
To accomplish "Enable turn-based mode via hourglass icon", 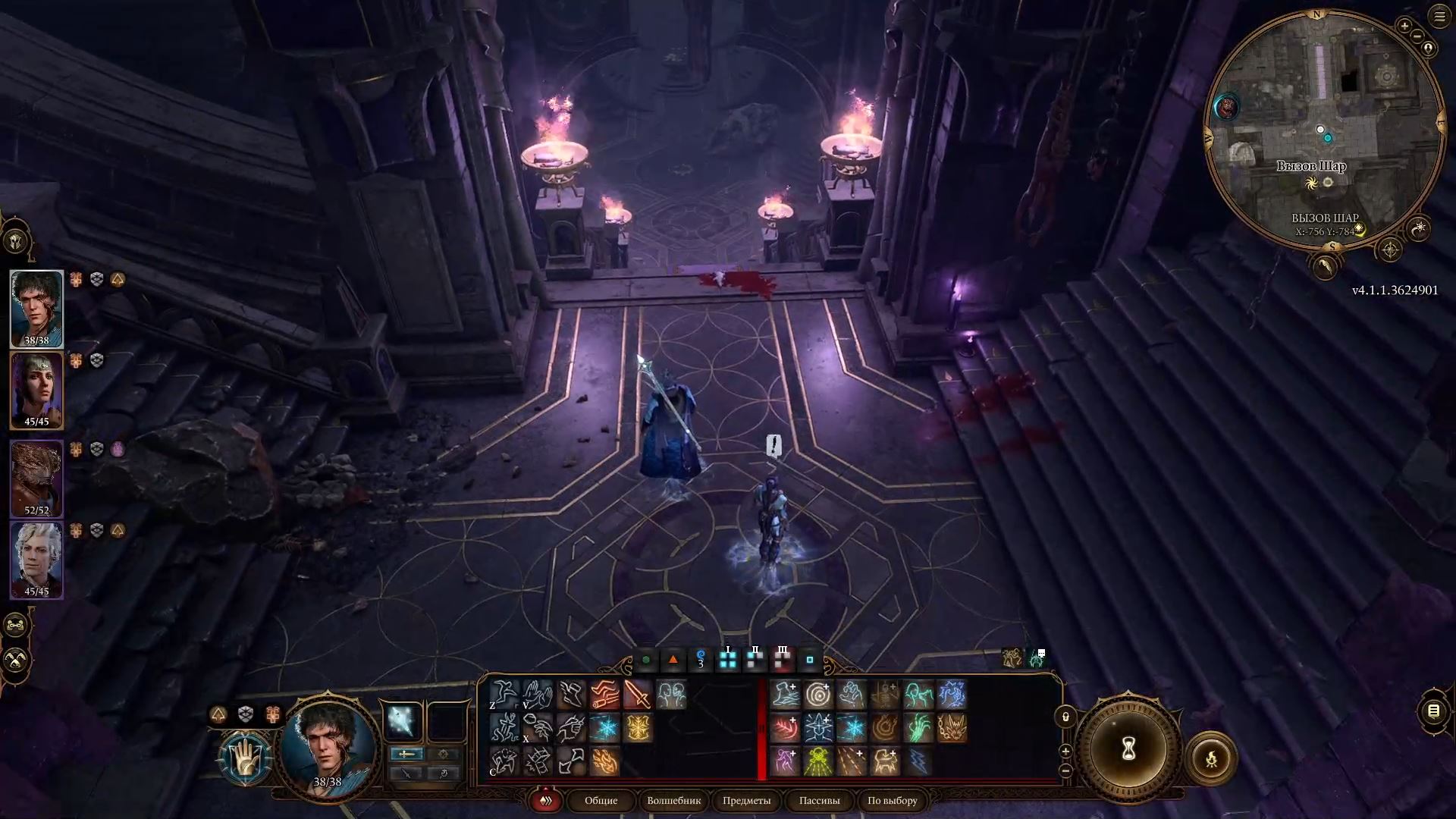I will tap(1128, 749).
